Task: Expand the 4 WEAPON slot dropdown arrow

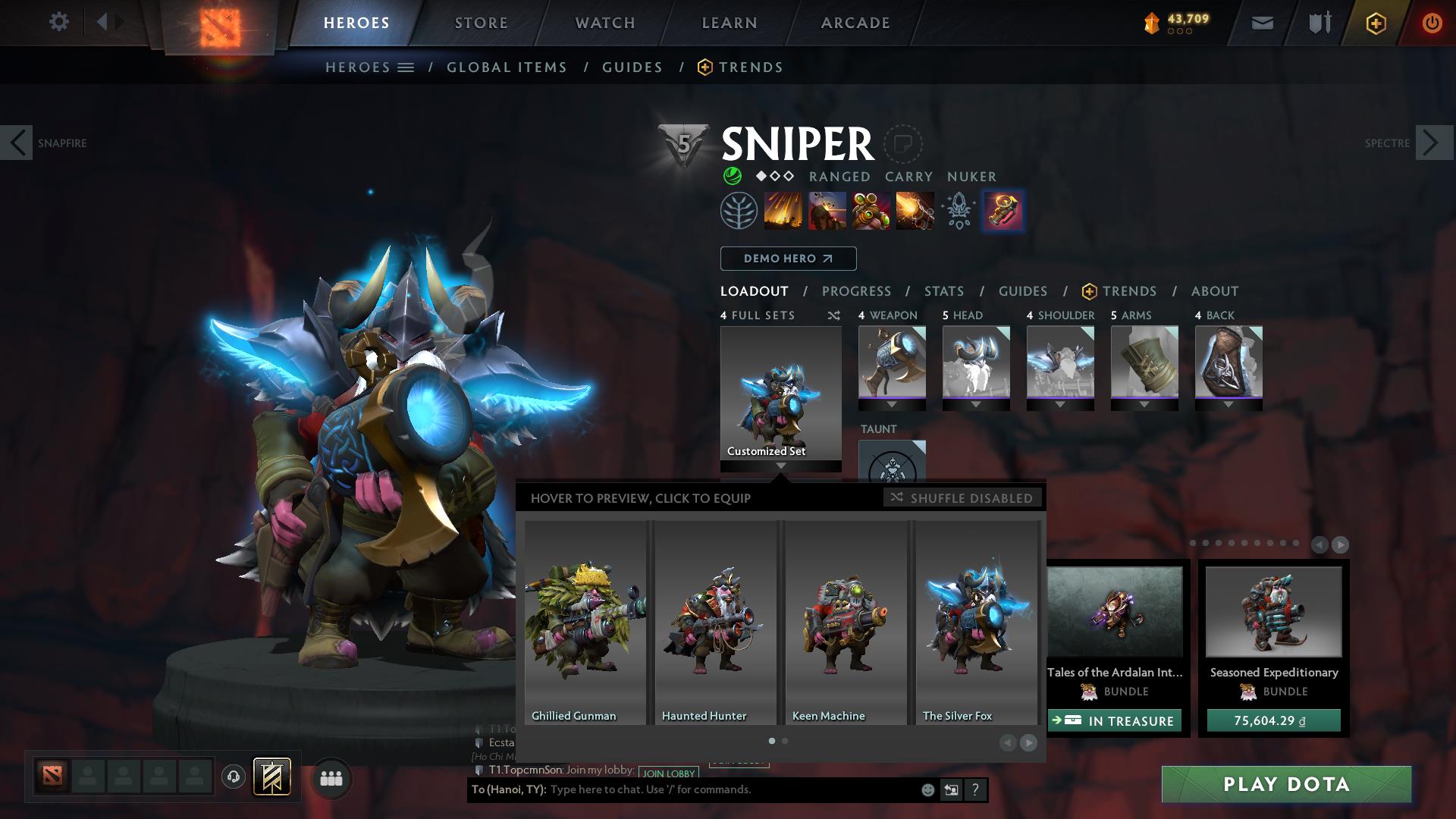Action: pos(891,404)
